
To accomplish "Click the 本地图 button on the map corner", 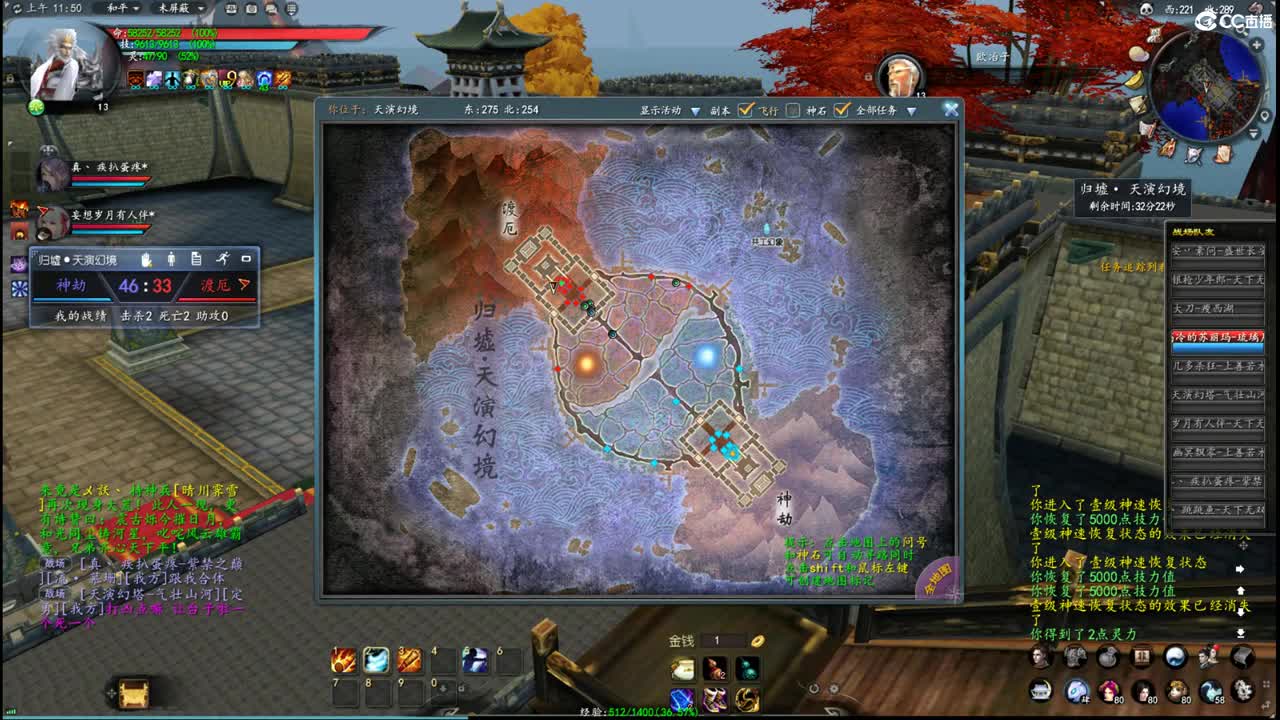I will [938, 578].
